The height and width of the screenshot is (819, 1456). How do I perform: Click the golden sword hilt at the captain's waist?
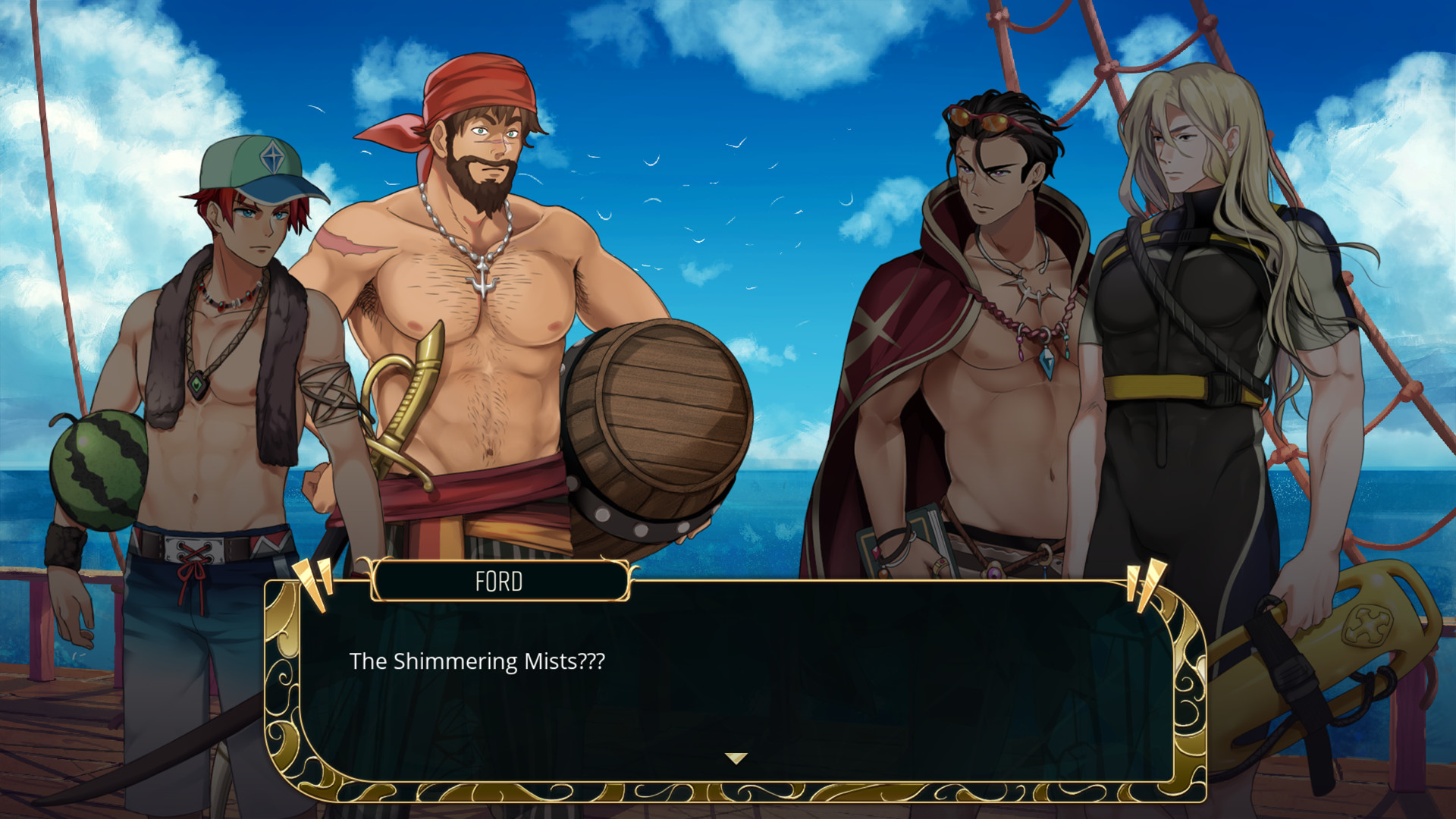click(413, 387)
